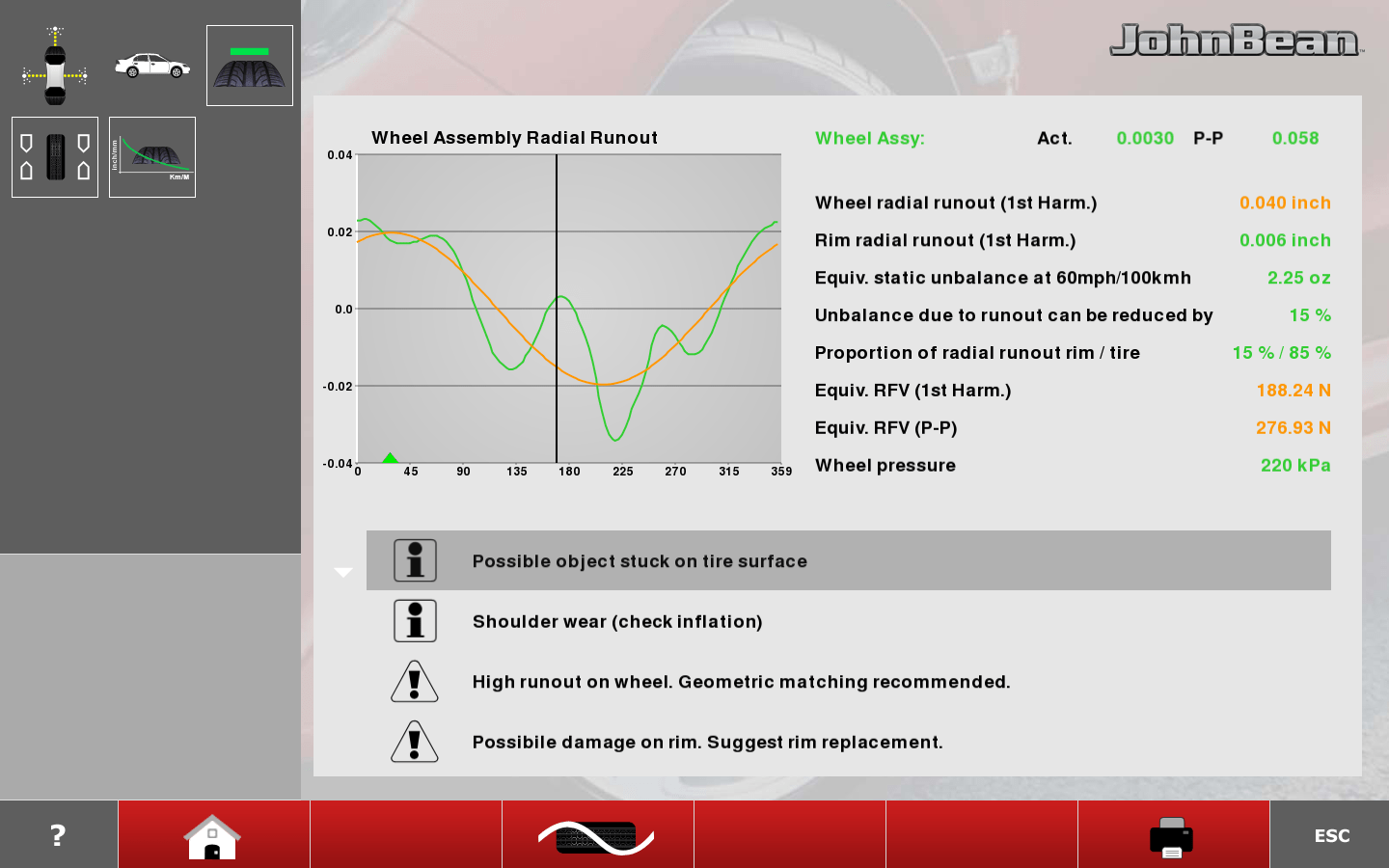Select the white car vehicle icon
Image resolution: width=1389 pixels, height=868 pixels.
pos(152,66)
